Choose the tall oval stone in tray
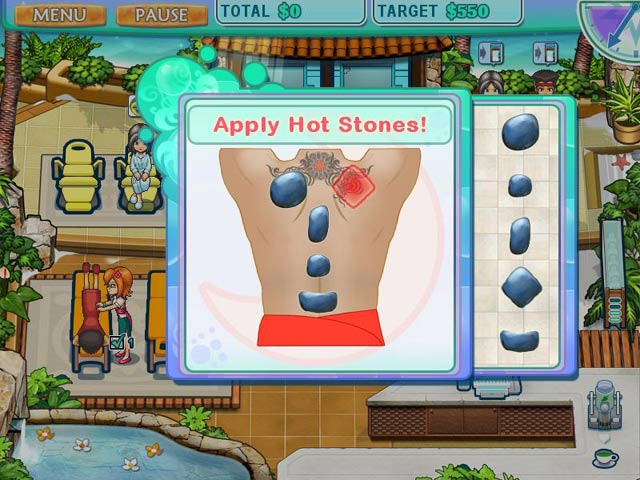The height and width of the screenshot is (480, 640). [x=520, y=235]
